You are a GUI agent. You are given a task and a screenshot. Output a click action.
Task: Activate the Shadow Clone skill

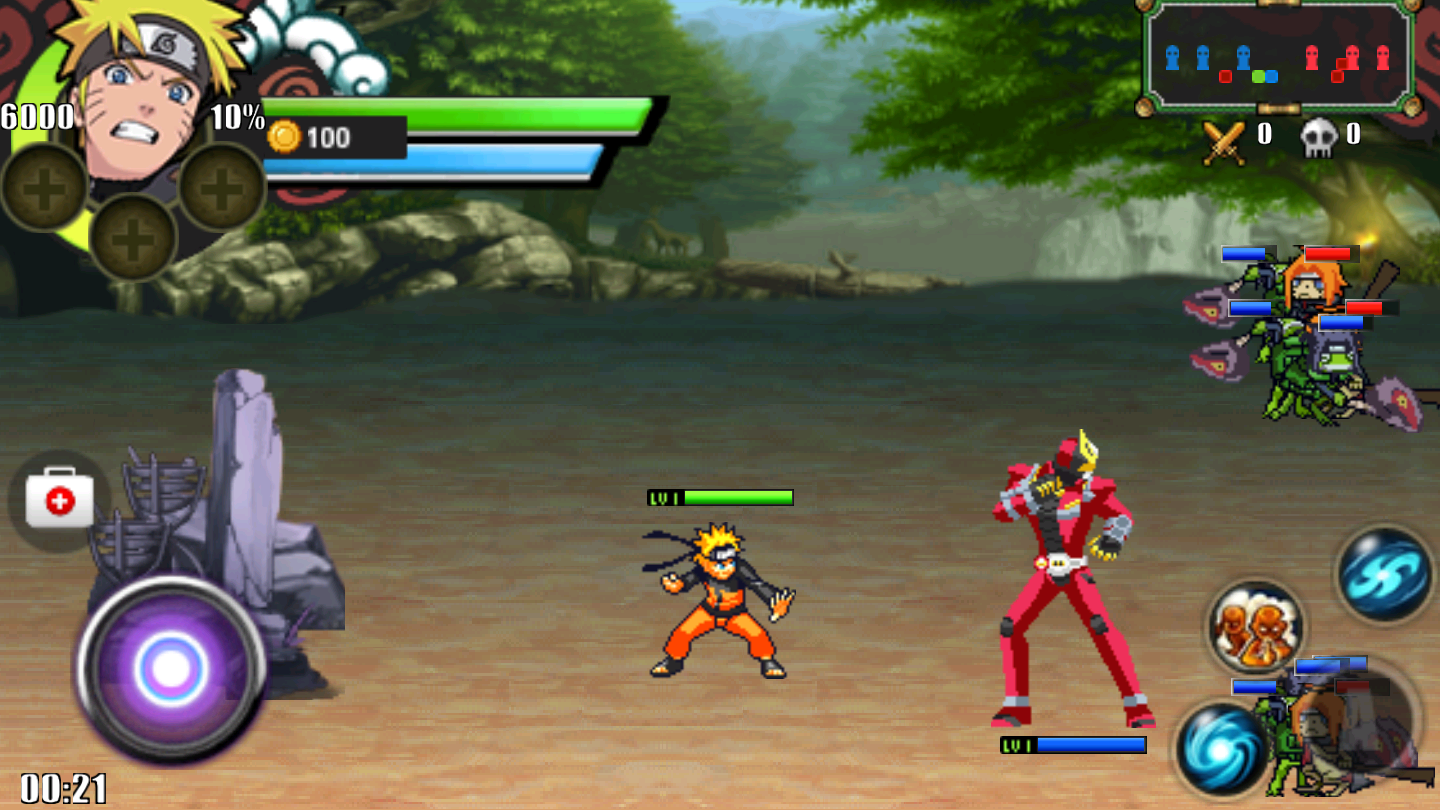[1255, 628]
